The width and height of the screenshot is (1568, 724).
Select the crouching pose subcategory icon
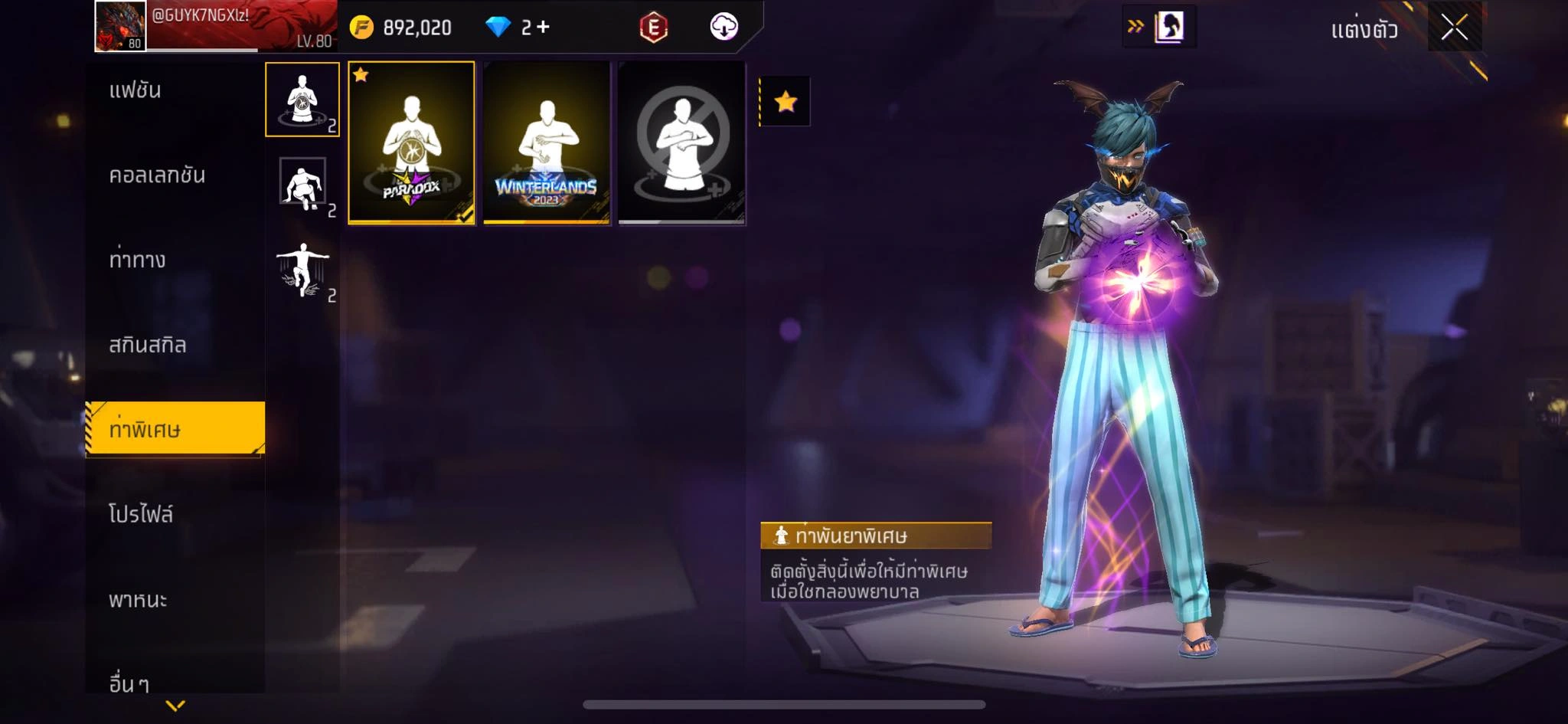pos(302,185)
